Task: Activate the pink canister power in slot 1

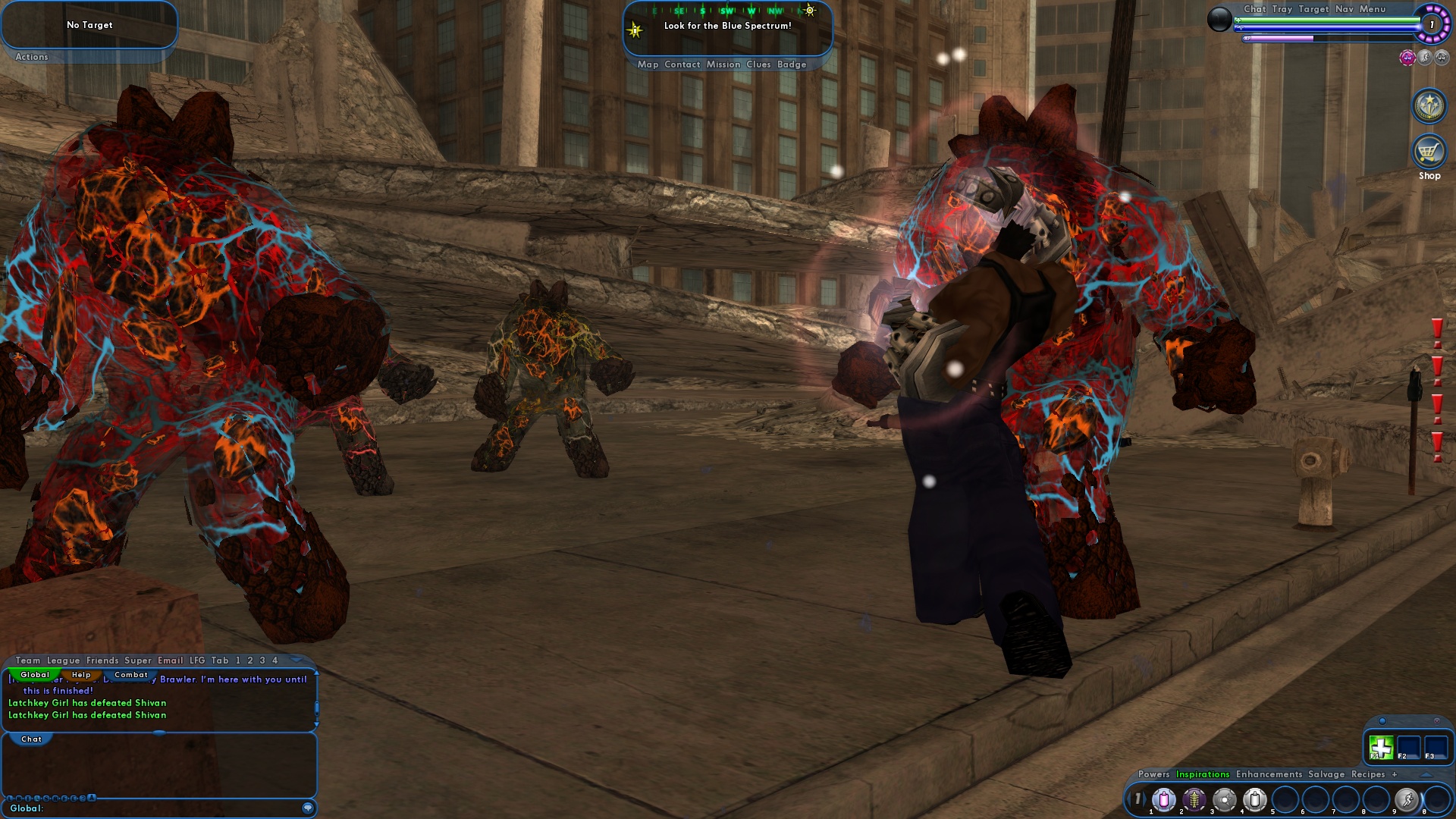Action: pos(1163,799)
